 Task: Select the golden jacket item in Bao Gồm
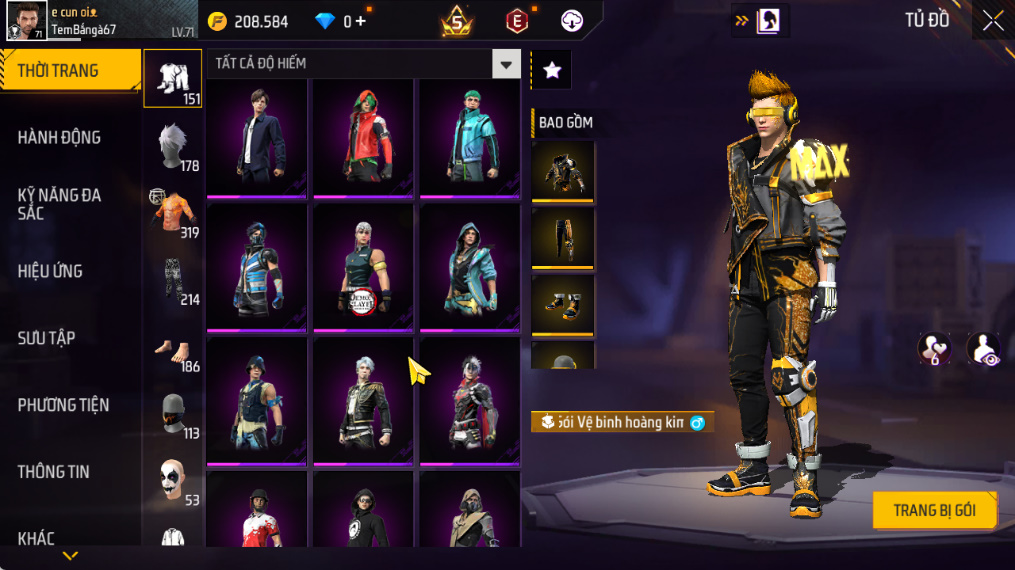(563, 171)
